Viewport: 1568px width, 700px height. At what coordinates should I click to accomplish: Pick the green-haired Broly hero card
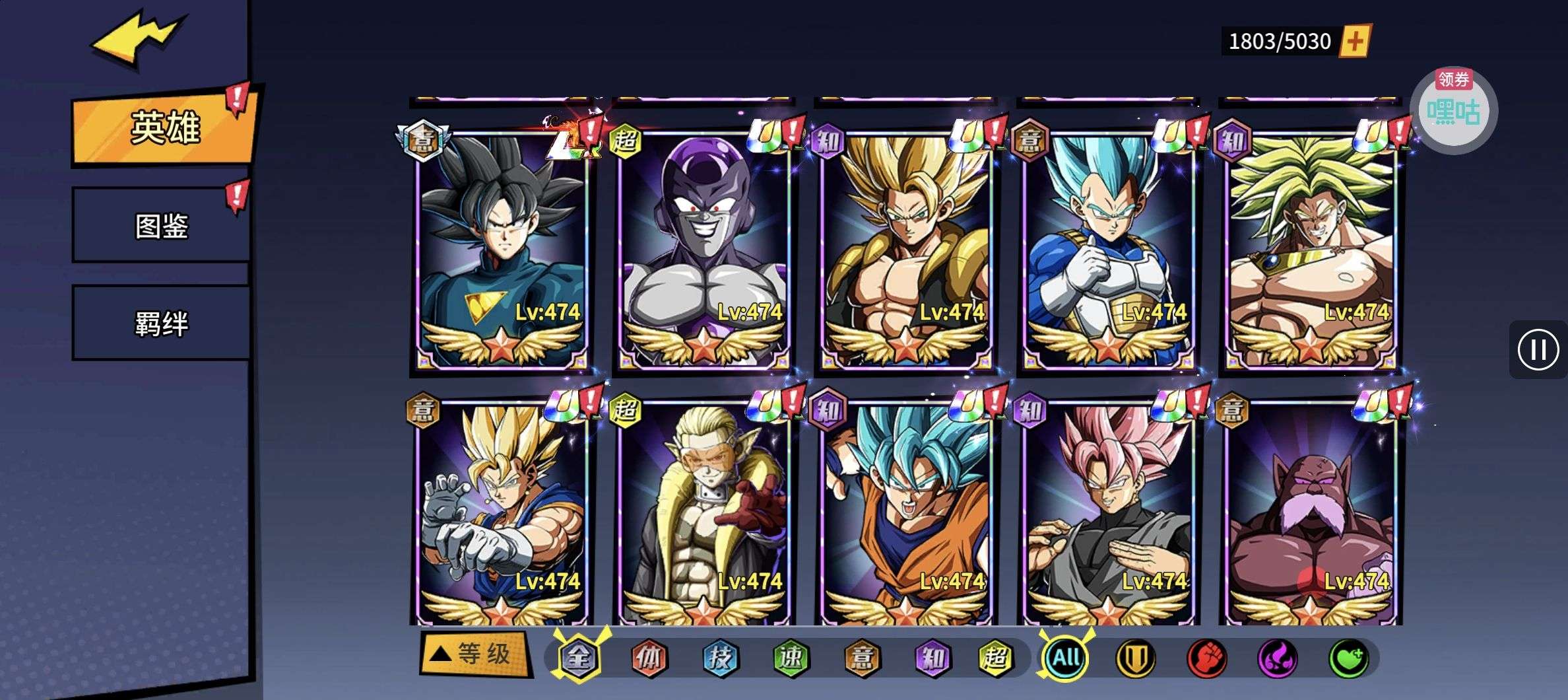[1311, 251]
